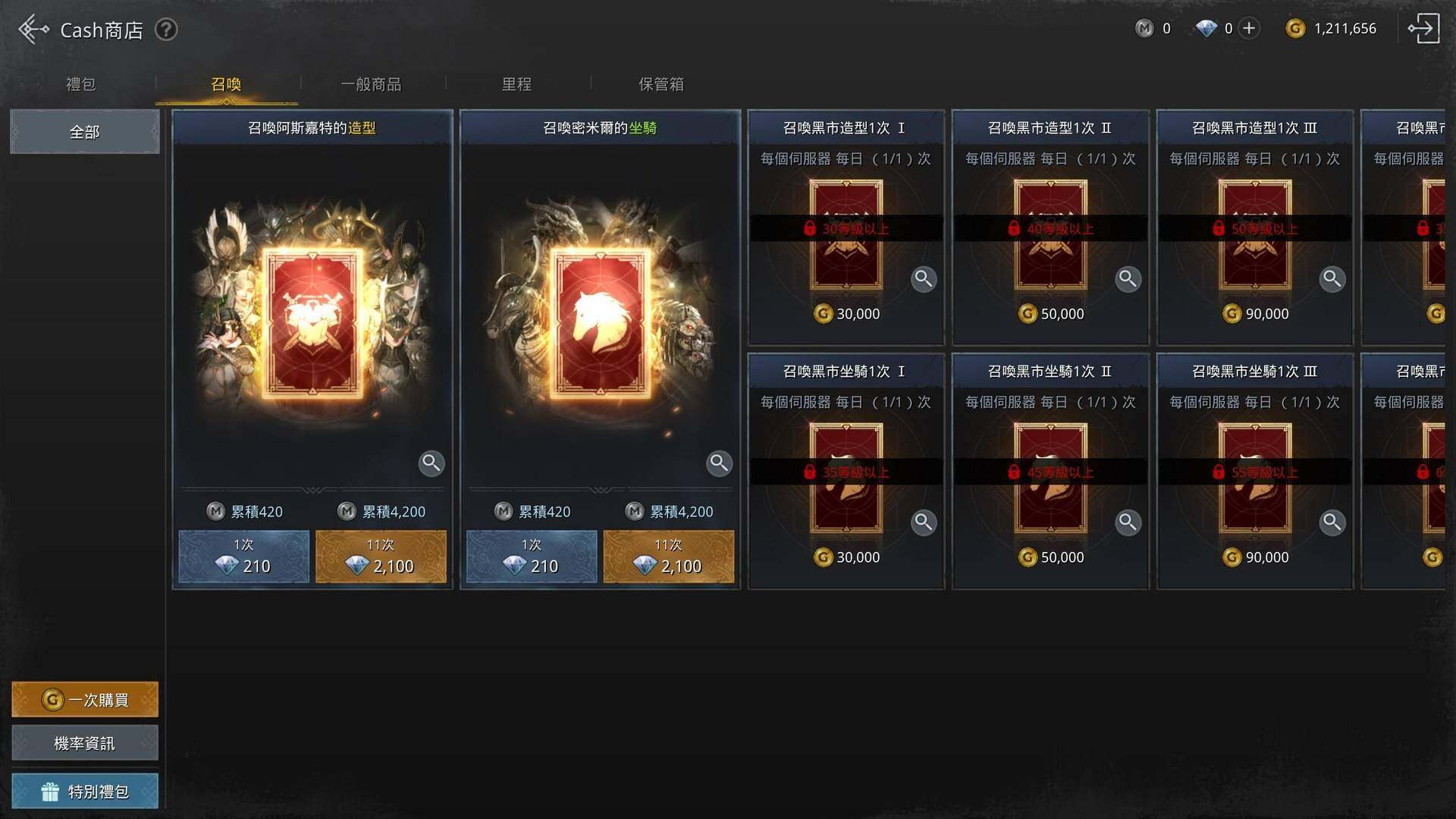Screen dimensions: 1456x819
Task: Open the 保管箱 tab
Action: (x=661, y=84)
